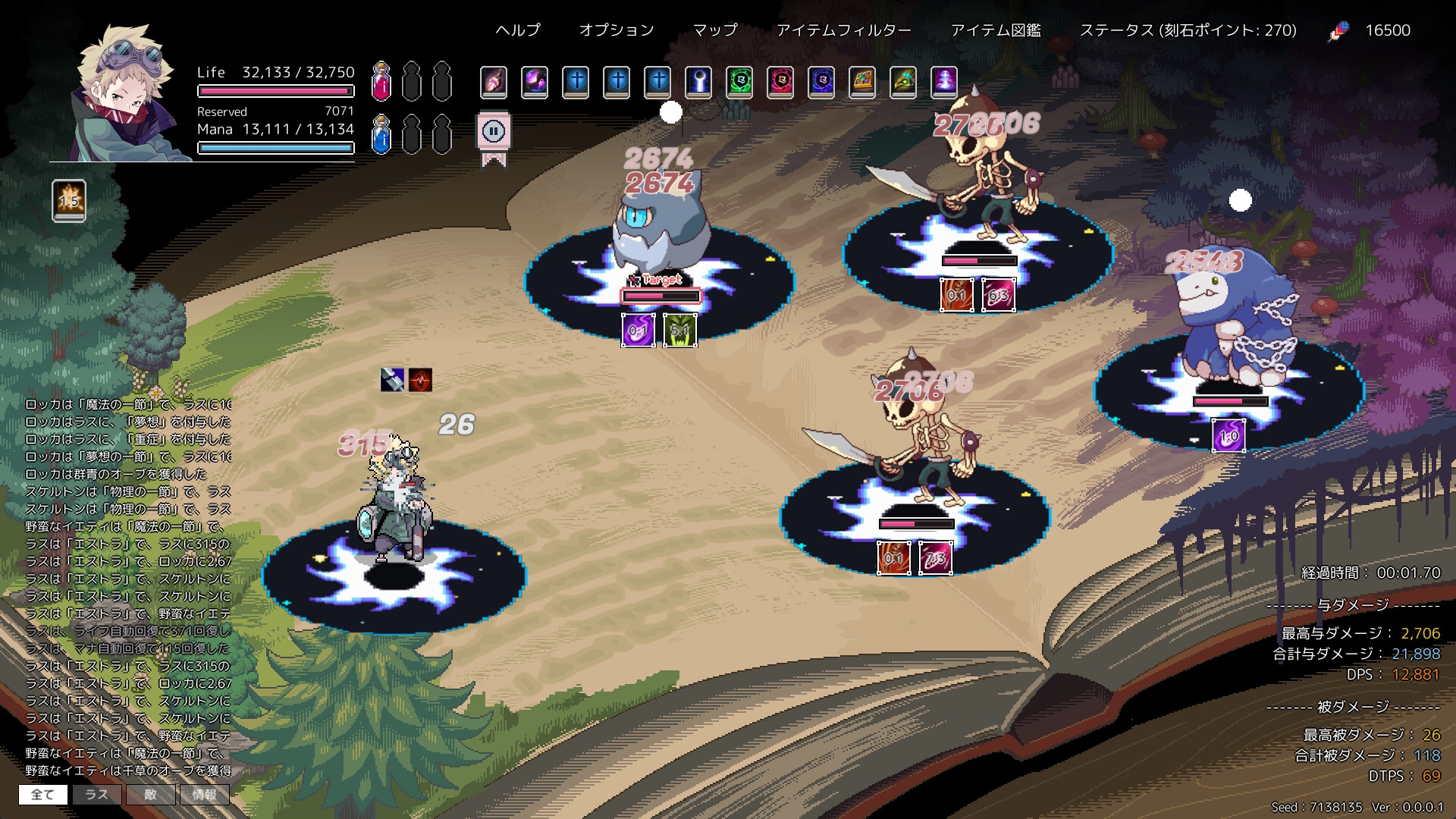Filter the battle log by 敵 enemies
1456x819 pixels.
coord(150,794)
